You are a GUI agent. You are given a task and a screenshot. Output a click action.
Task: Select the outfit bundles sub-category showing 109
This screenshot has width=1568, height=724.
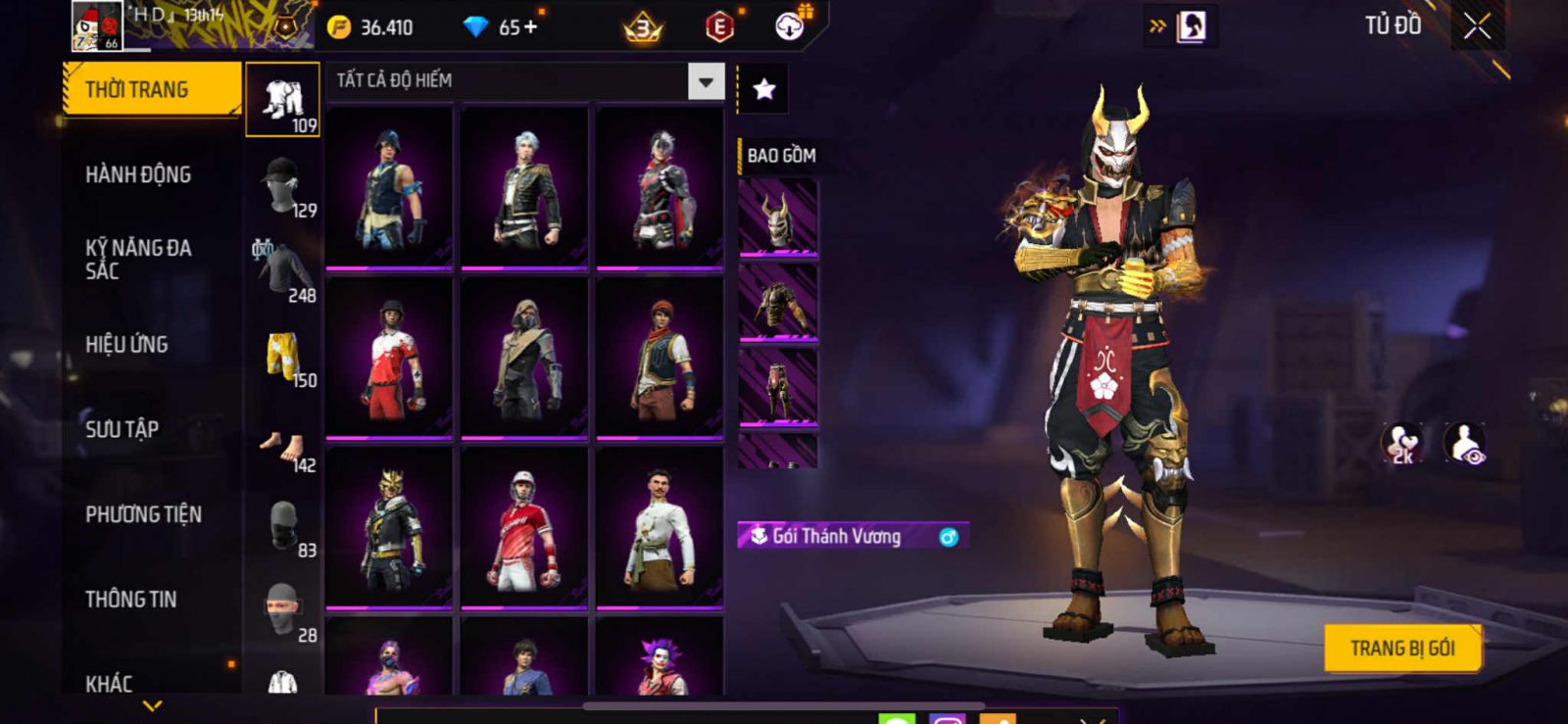pyautogui.click(x=282, y=100)
